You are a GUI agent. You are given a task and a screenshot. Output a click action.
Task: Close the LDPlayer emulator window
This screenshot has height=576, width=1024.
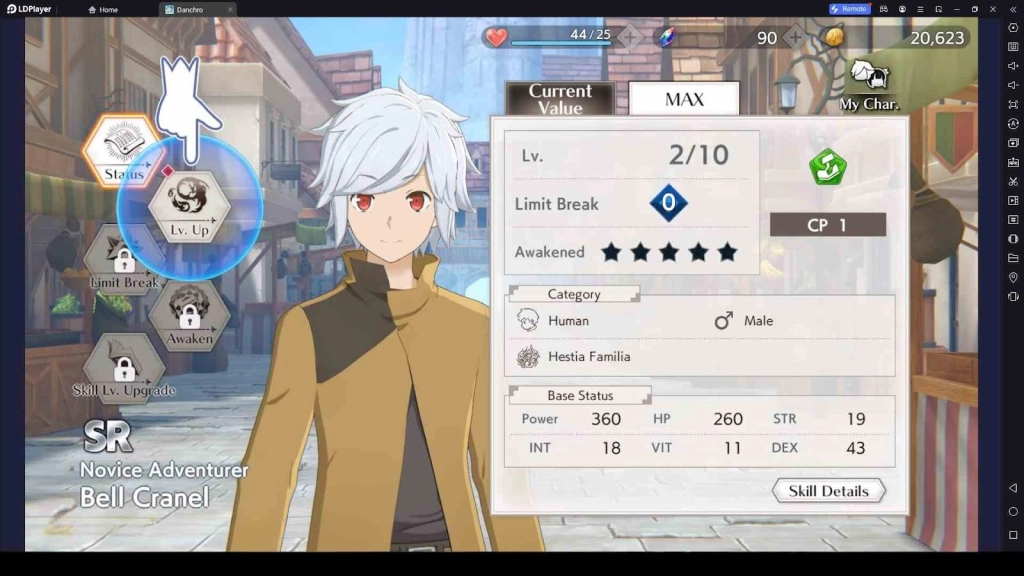click(993, 9)
